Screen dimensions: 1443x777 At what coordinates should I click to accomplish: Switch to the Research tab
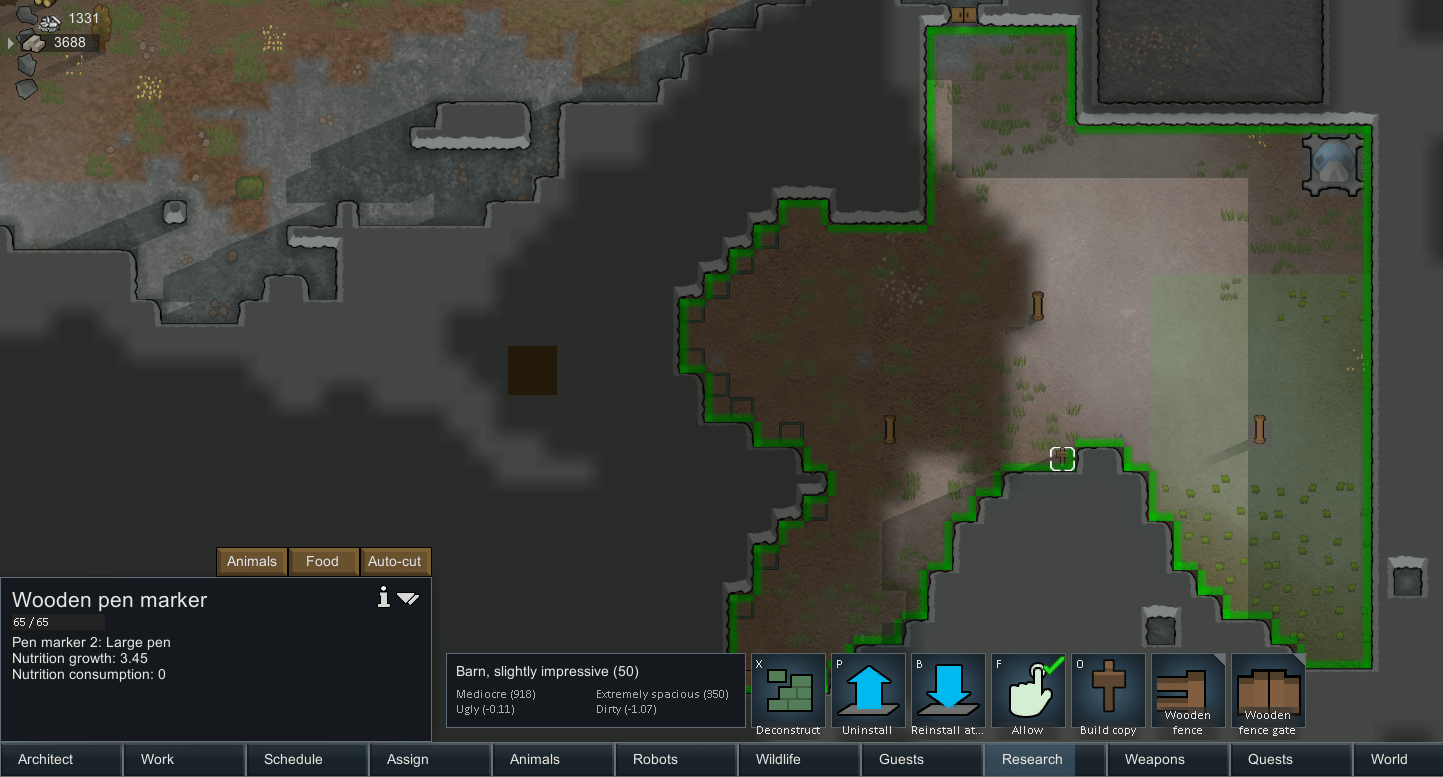(x=1030, y=759)
